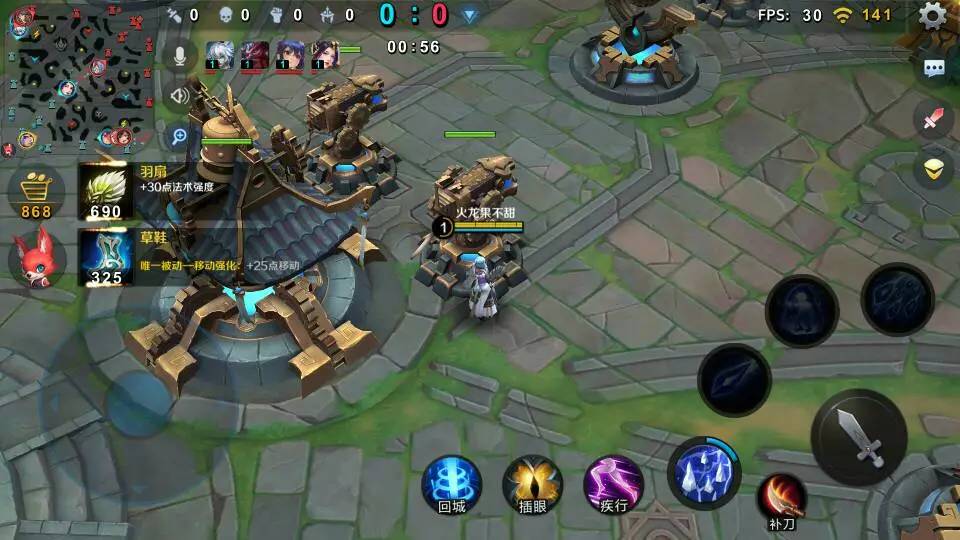
Task: Hit the sword basic attack button
Action: pos(859,437)
